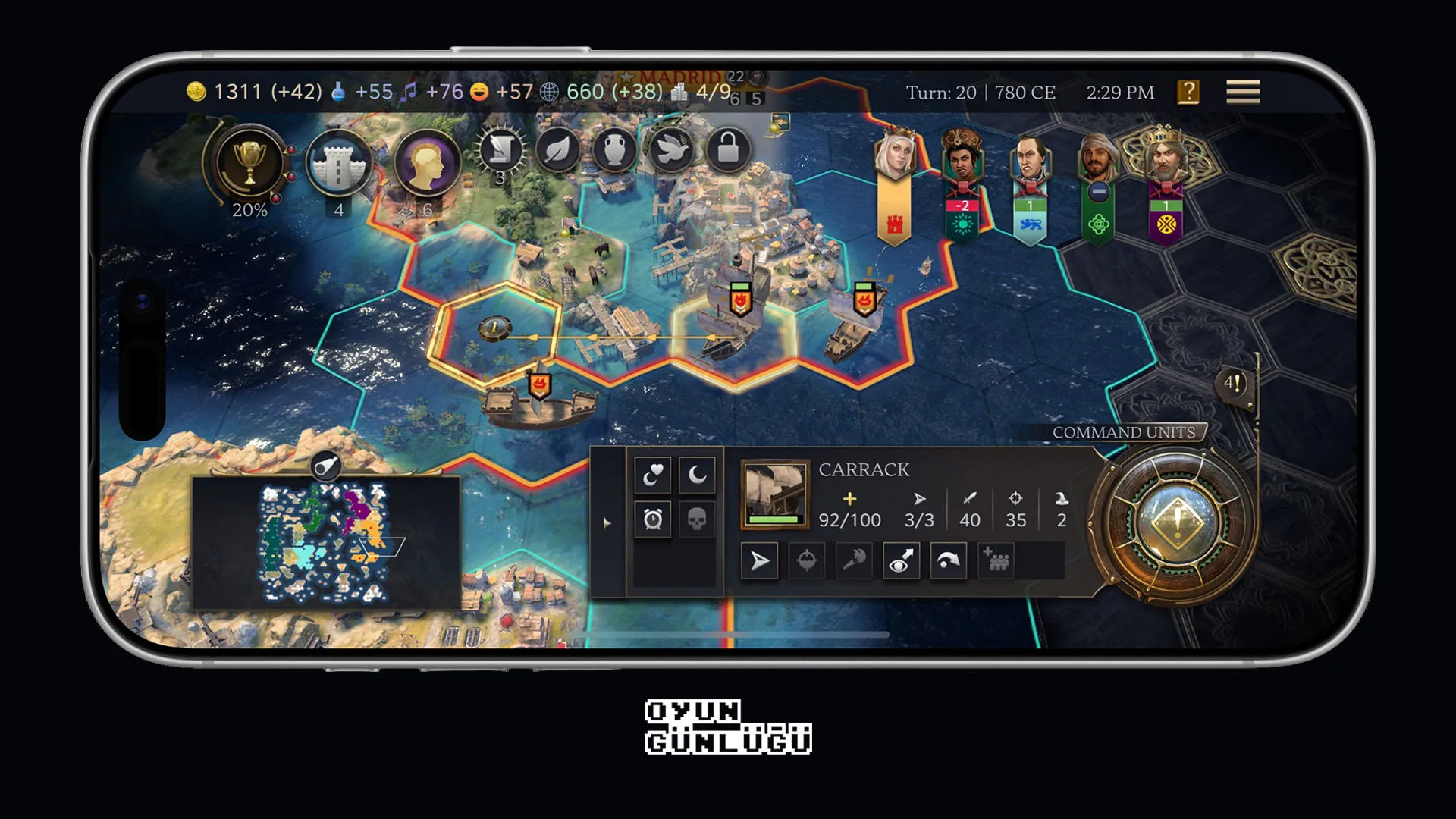
Task: Click the Skip Turn curved arrow action
Action: 949,561
